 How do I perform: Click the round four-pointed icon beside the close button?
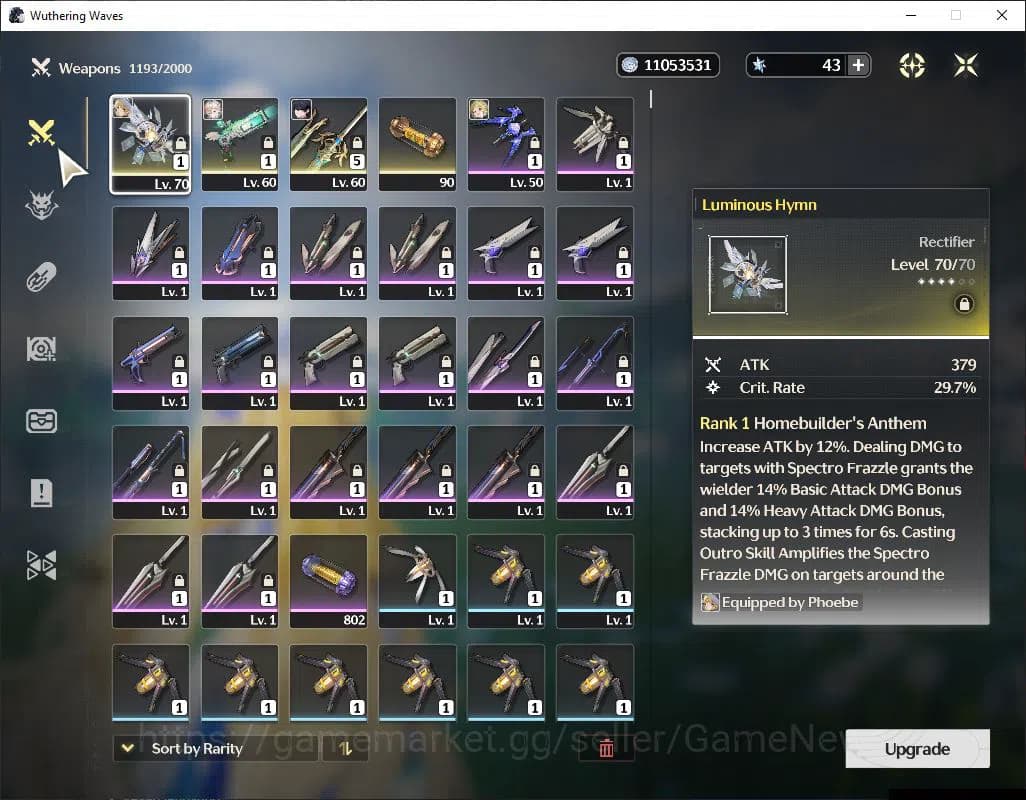(x=912, y=65)
